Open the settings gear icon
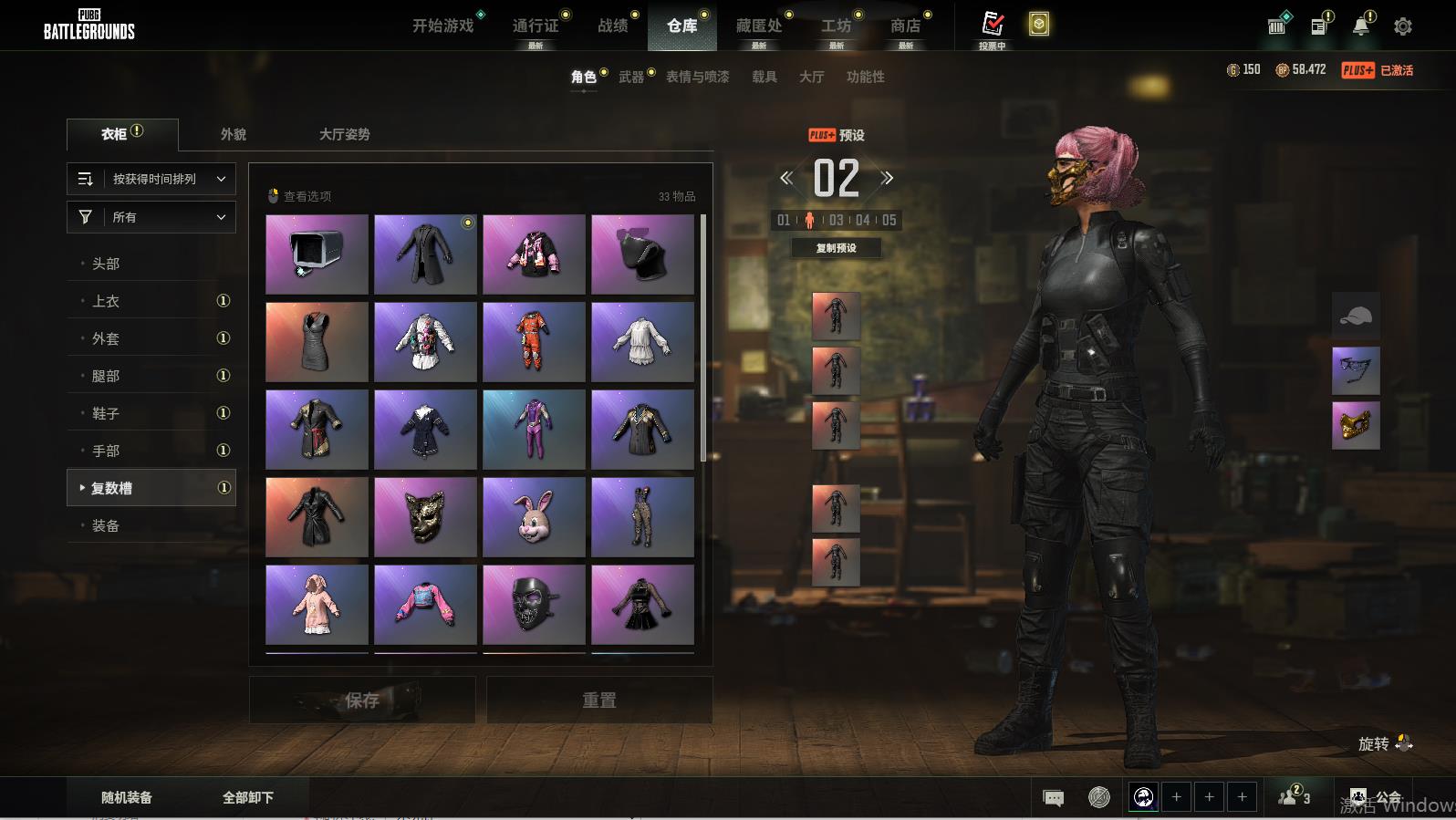The width and height of the screenshot is (1456, 820). pyautogui.click(x=1403, y=26)
